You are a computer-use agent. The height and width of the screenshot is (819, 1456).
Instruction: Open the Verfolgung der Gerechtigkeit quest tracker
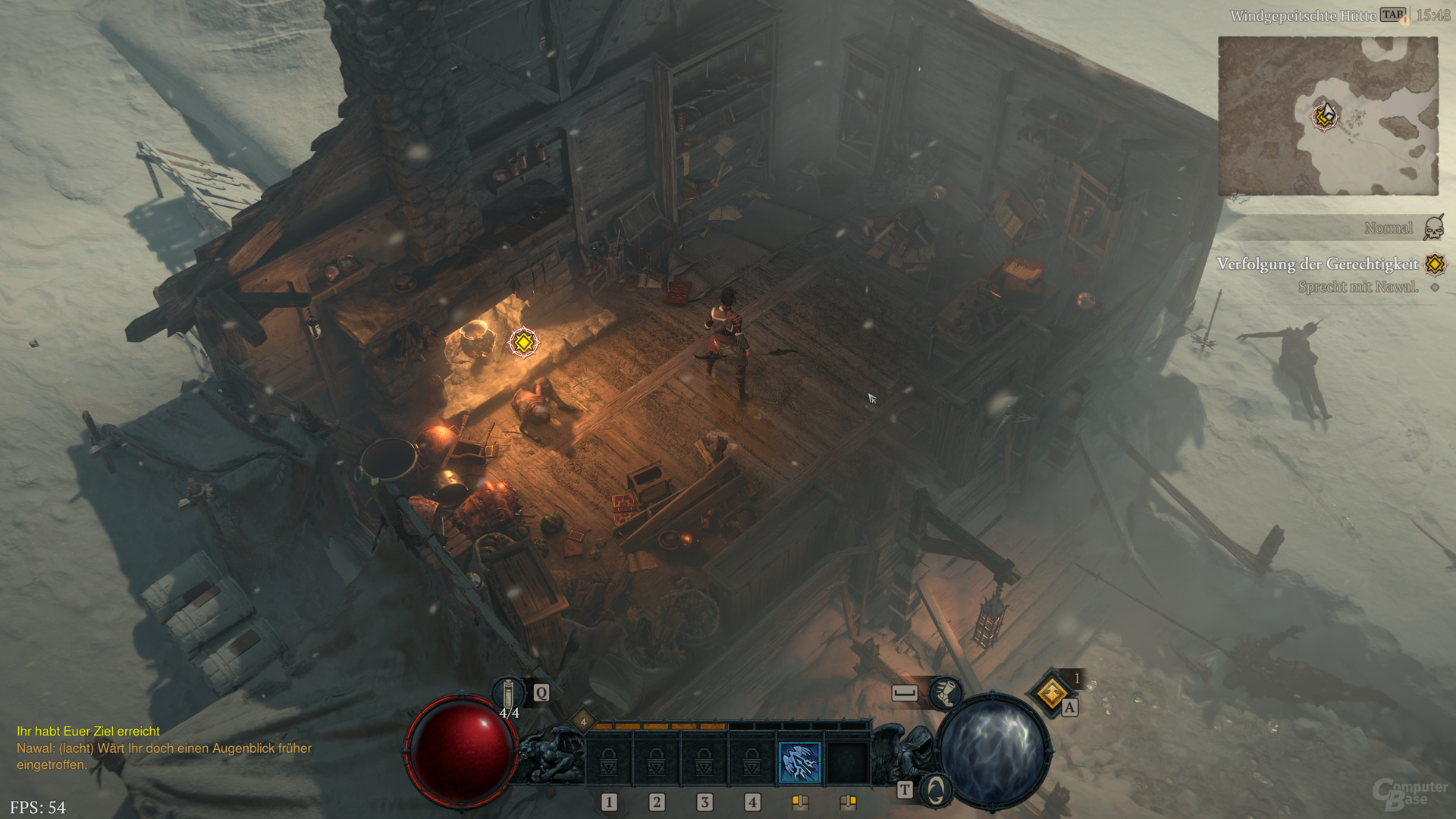click(1317, 264)
